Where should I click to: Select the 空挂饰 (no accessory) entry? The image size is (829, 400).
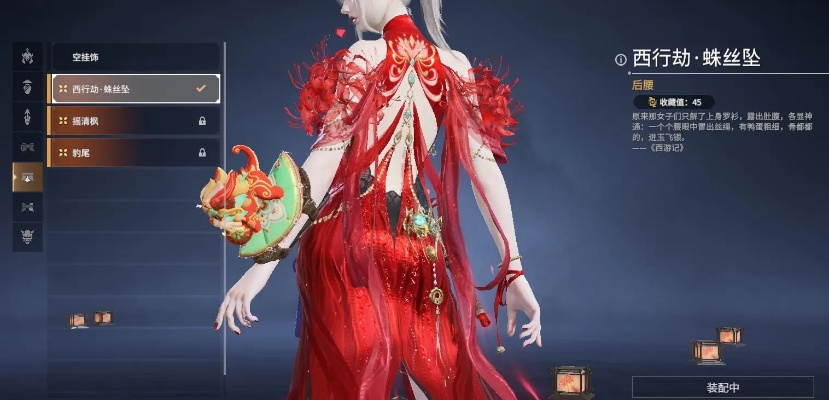pyautogui.click(x=133, y=57)
